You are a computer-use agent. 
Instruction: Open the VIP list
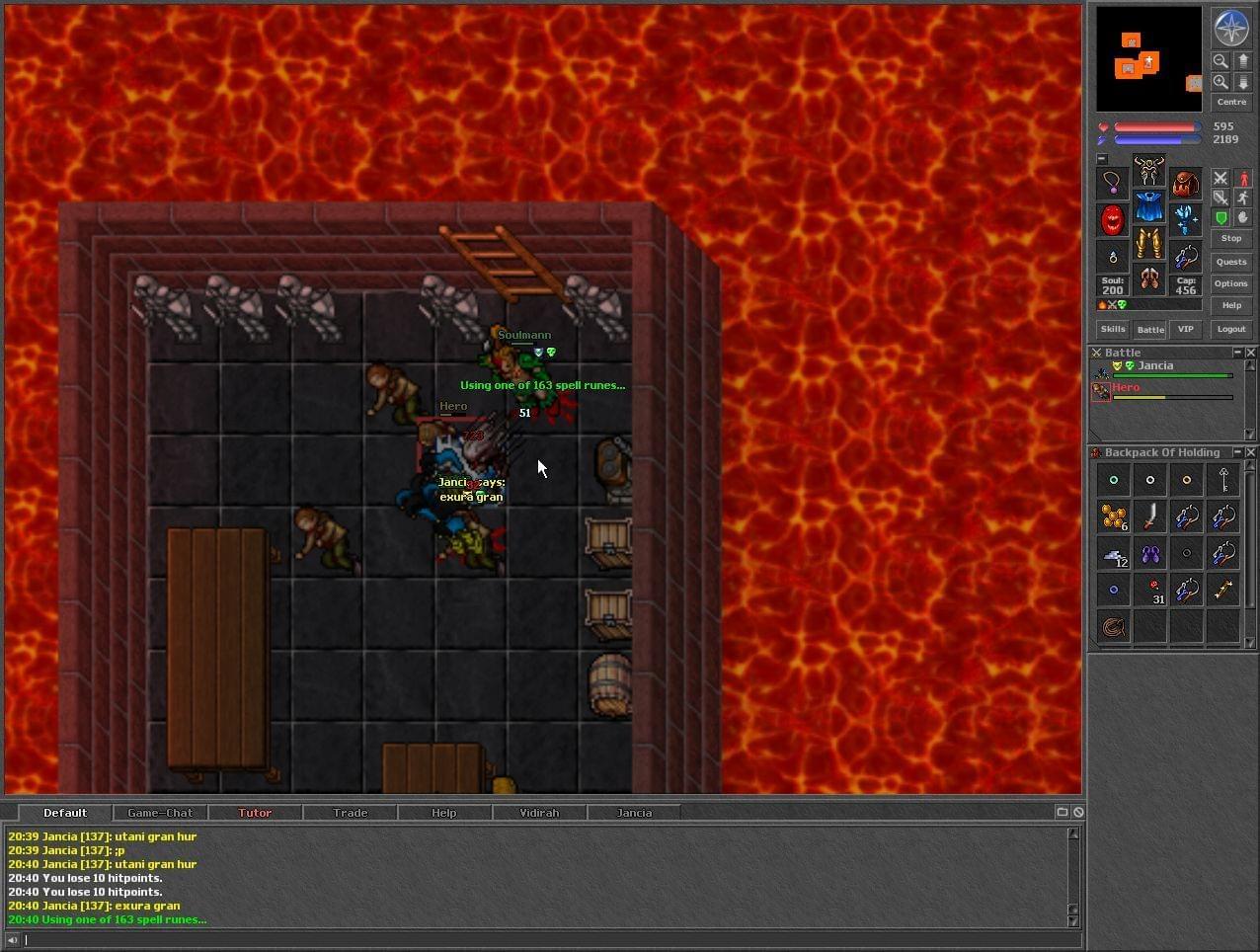[x=1186, y=329]
